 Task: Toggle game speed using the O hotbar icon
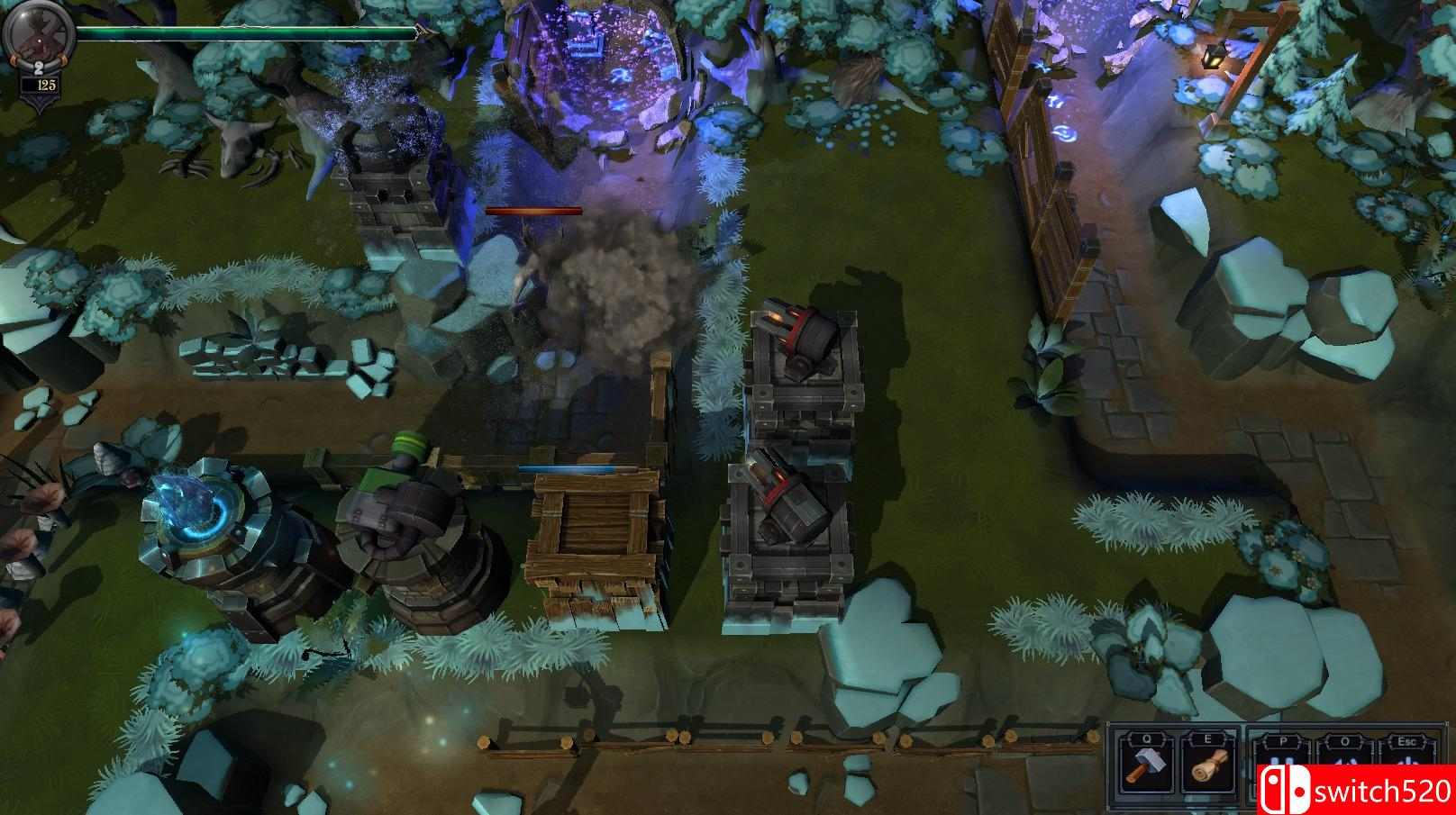coord(1342,763)
